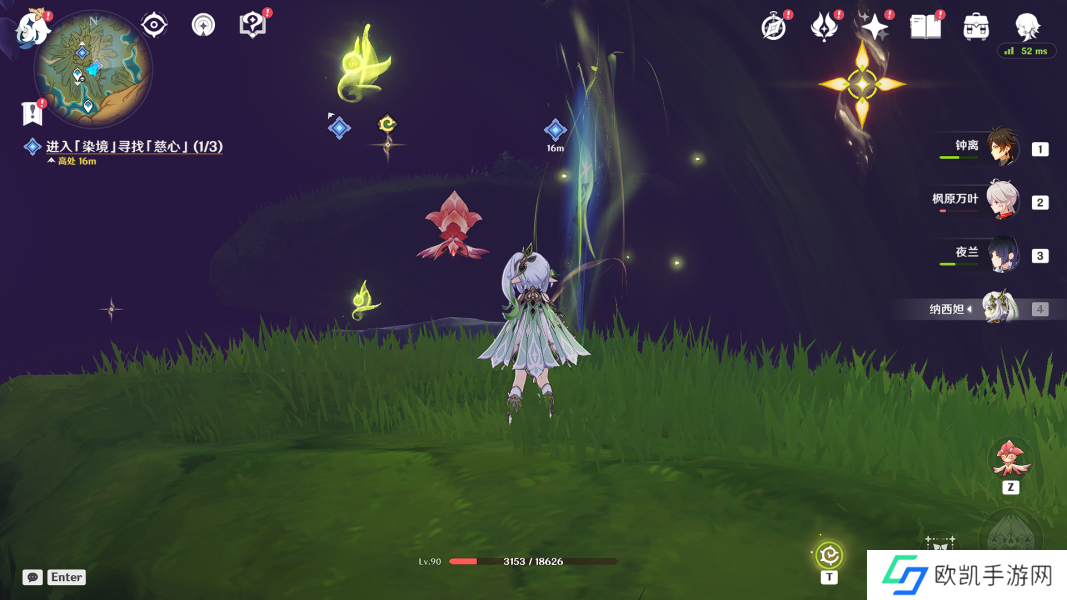Use the red flower creature gadget
1067x600 pixels.
pos(1010,458)
